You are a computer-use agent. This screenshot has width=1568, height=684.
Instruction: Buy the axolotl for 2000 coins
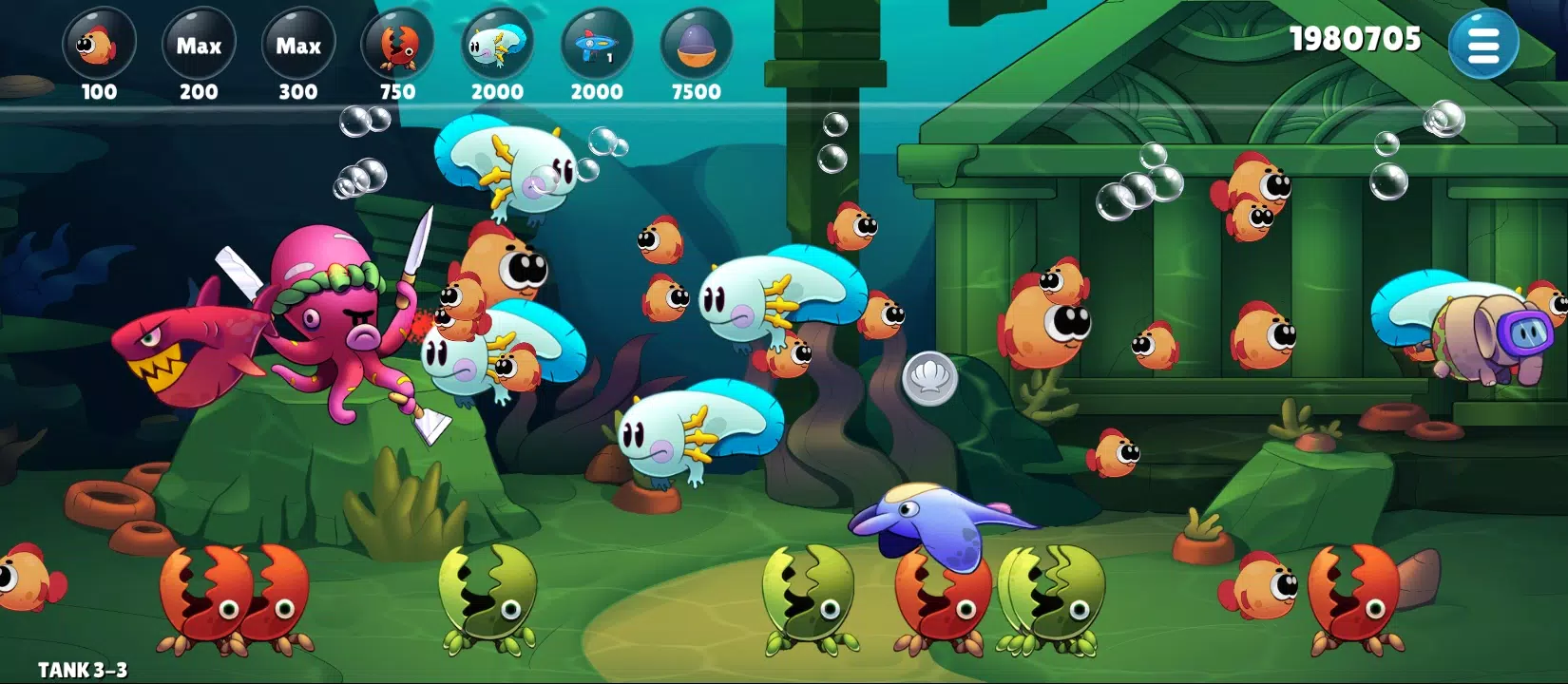coord(498,43)
